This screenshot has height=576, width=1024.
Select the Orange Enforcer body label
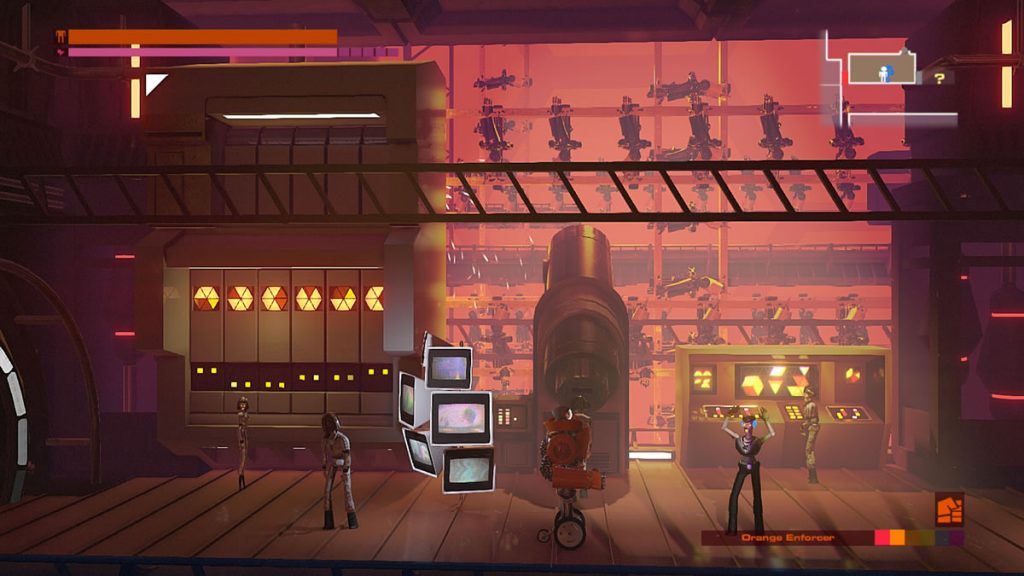787,538
